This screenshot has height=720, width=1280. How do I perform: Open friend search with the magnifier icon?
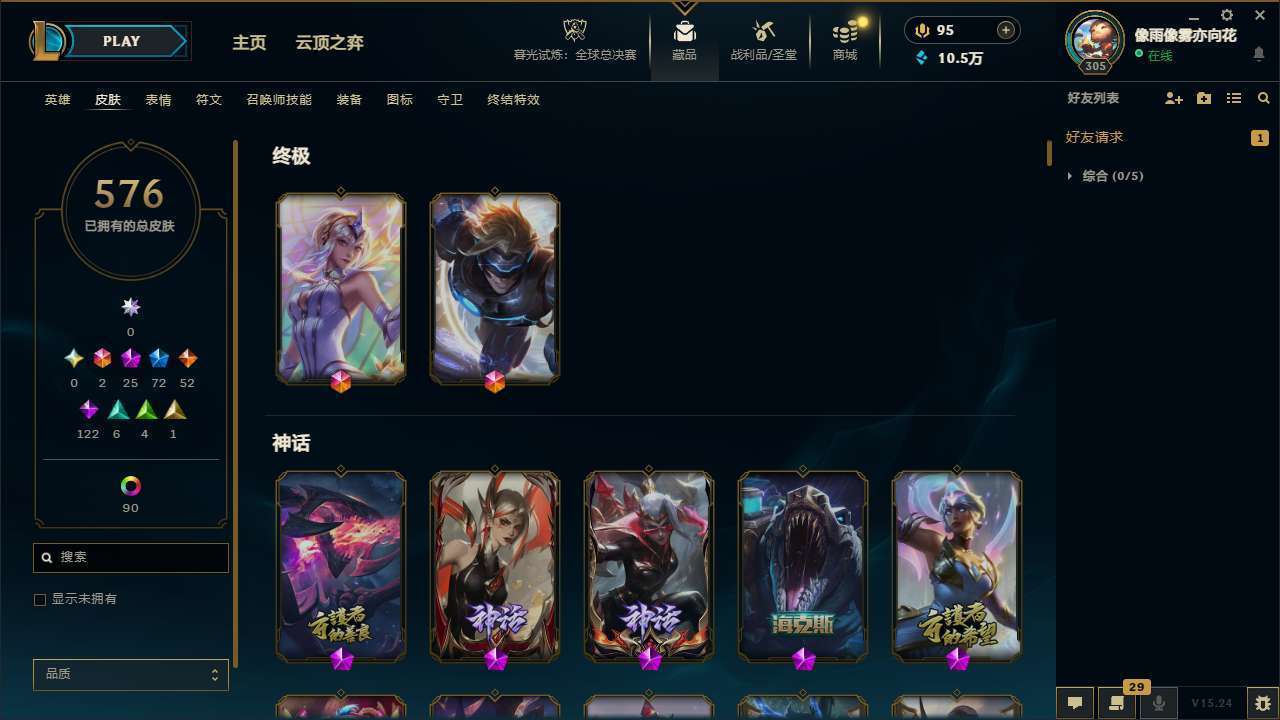(x=1263, y=98)
